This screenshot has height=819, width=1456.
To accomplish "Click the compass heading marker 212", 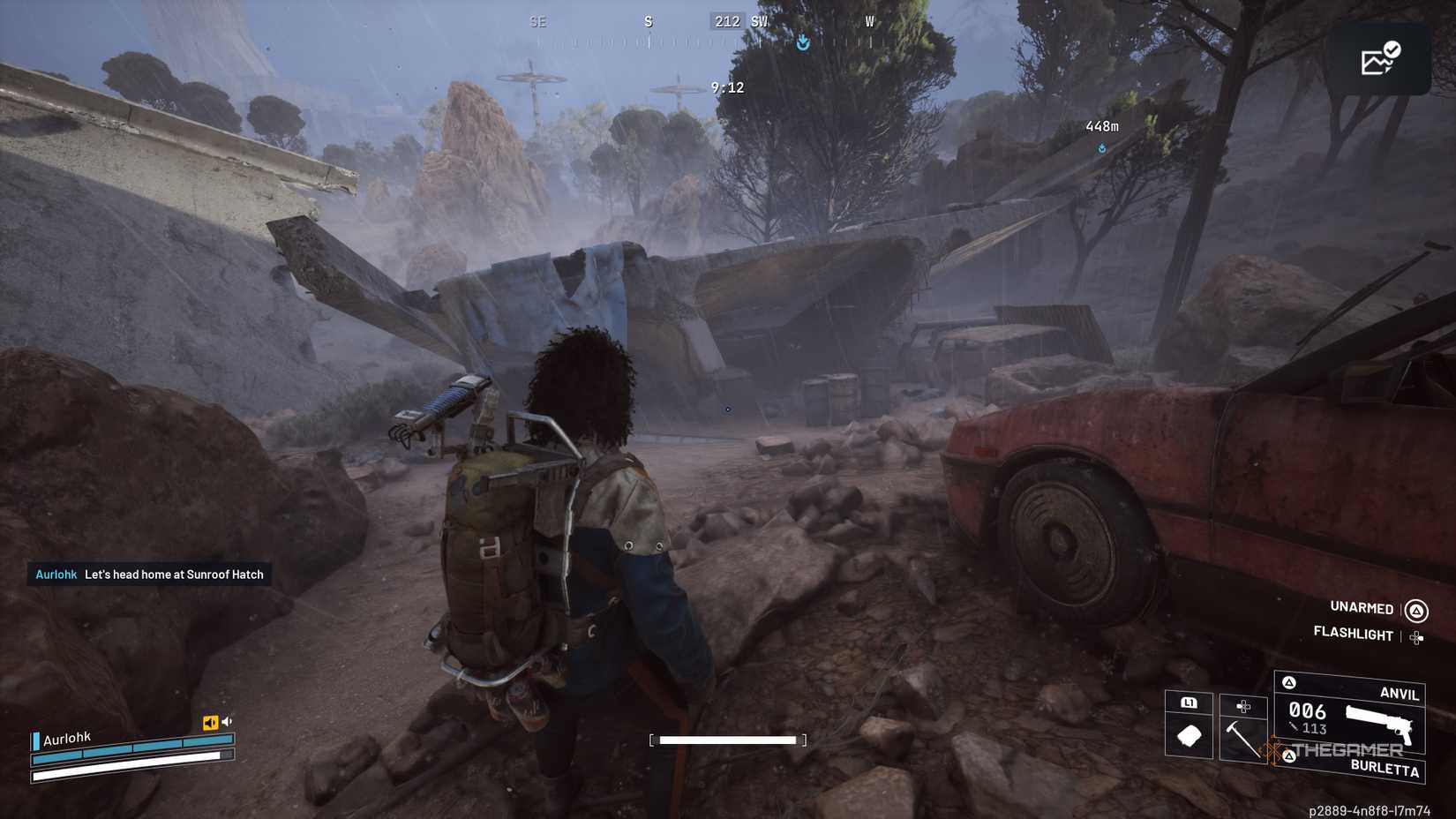I will (x=727, y=21).
